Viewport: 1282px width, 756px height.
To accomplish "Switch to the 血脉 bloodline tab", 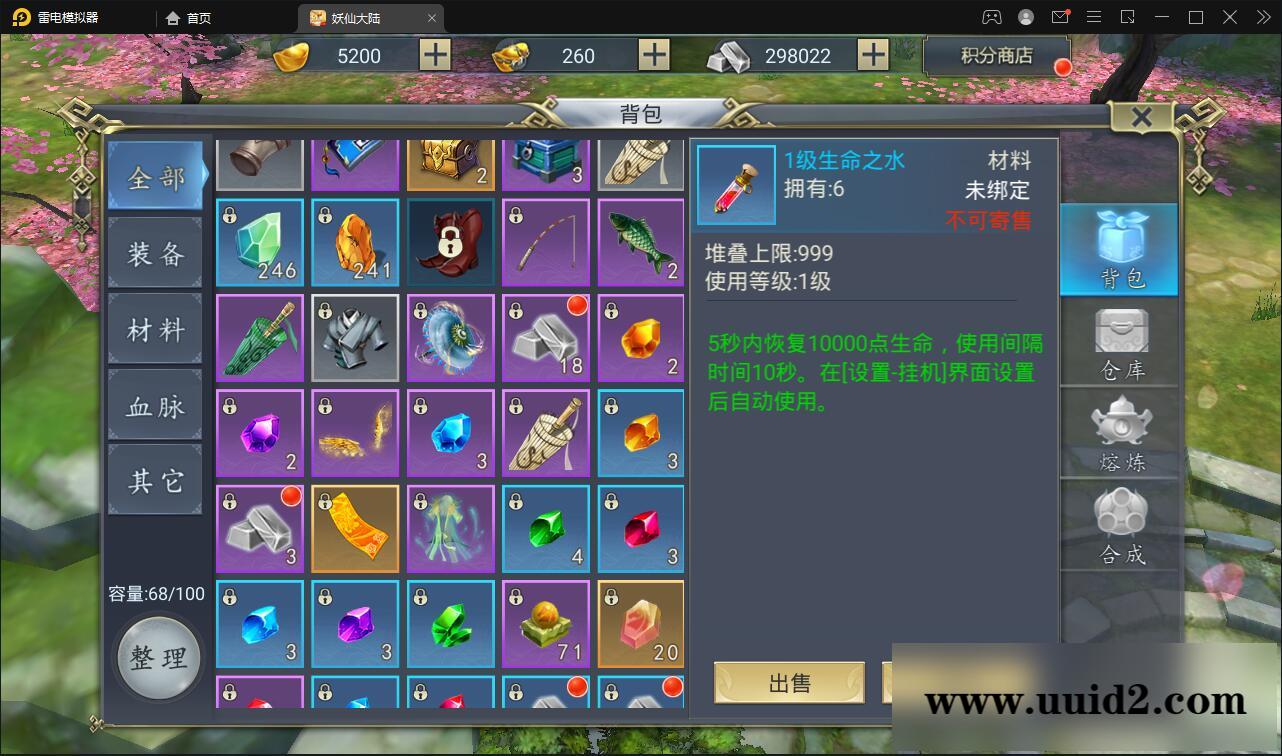I will point(155,405).
